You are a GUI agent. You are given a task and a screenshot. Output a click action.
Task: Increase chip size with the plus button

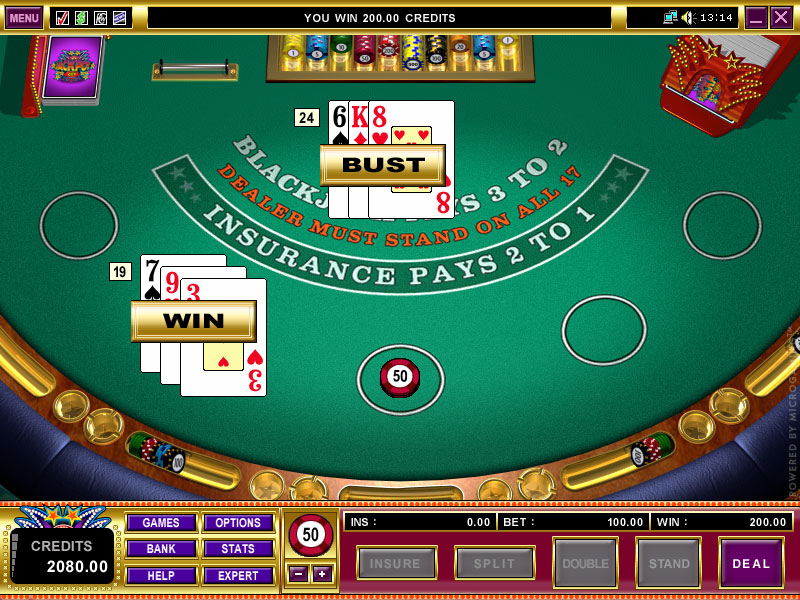(321, 573)
